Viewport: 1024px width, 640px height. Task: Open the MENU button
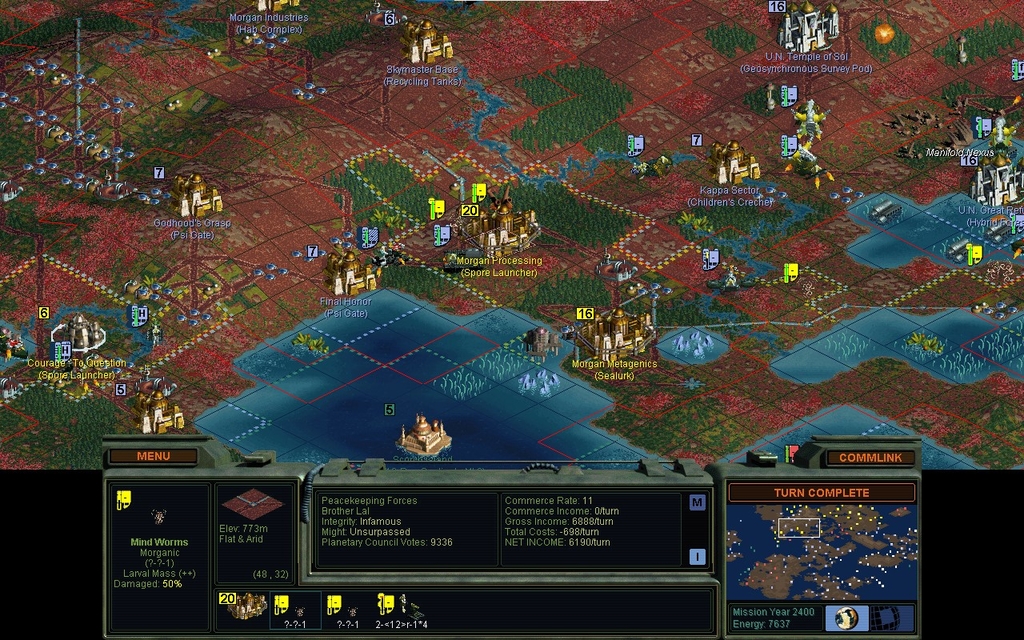point(153,456)
